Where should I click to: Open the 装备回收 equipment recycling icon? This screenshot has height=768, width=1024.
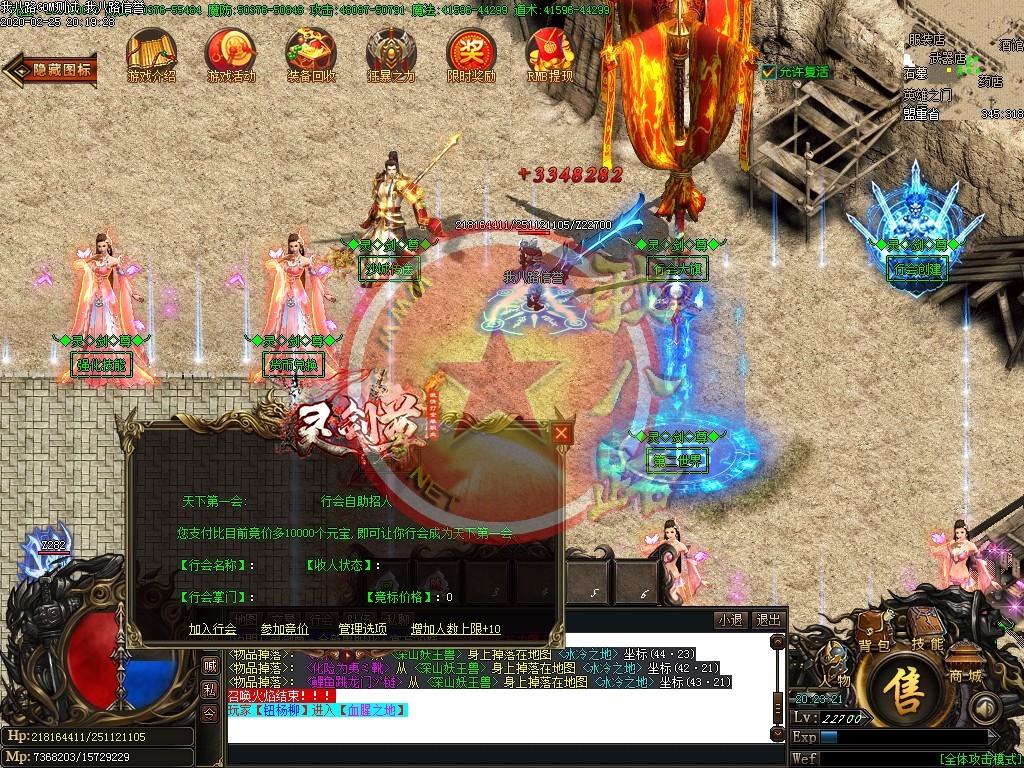point(311,53)
